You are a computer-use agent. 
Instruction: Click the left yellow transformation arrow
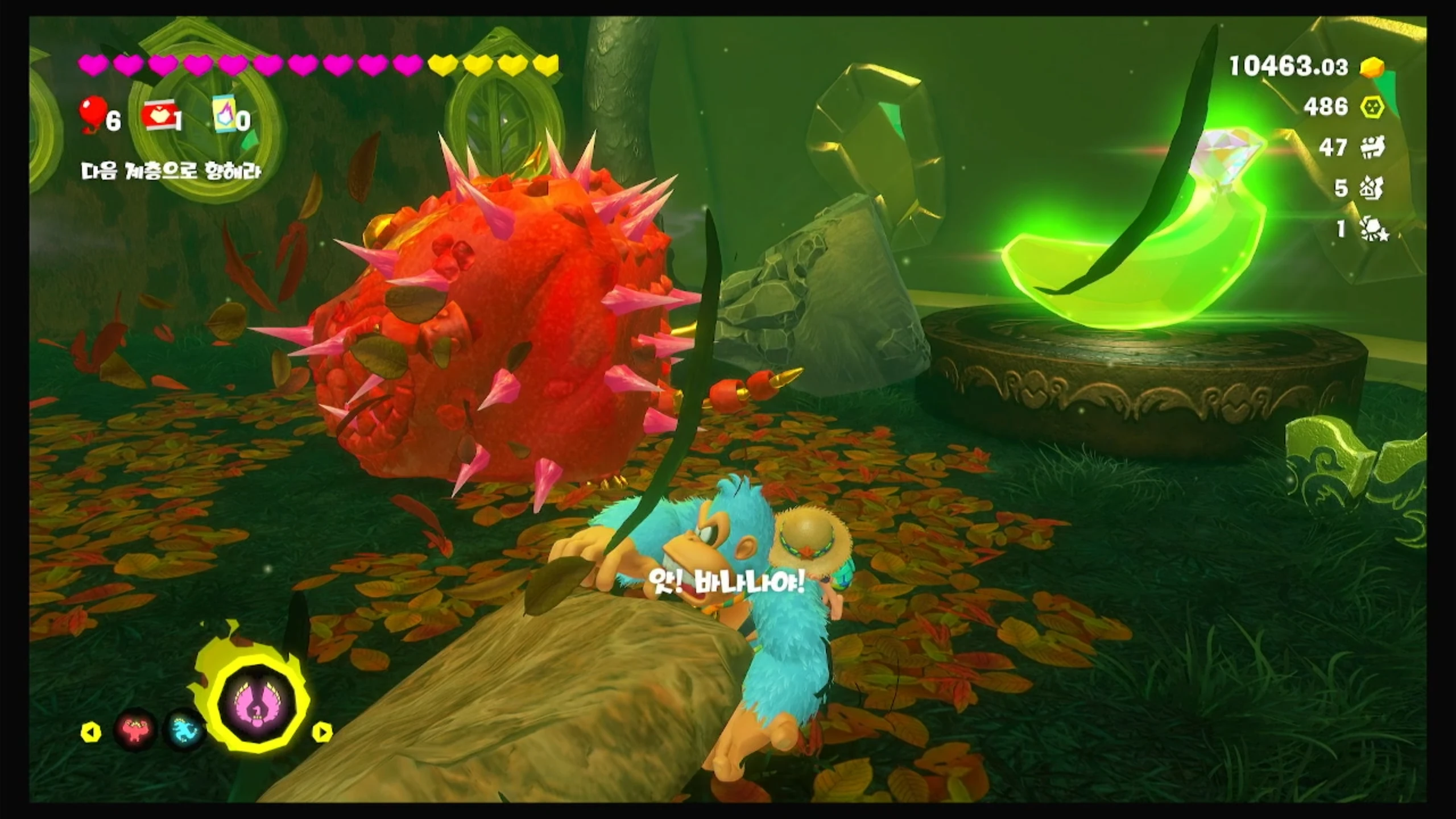coord(91,732)
